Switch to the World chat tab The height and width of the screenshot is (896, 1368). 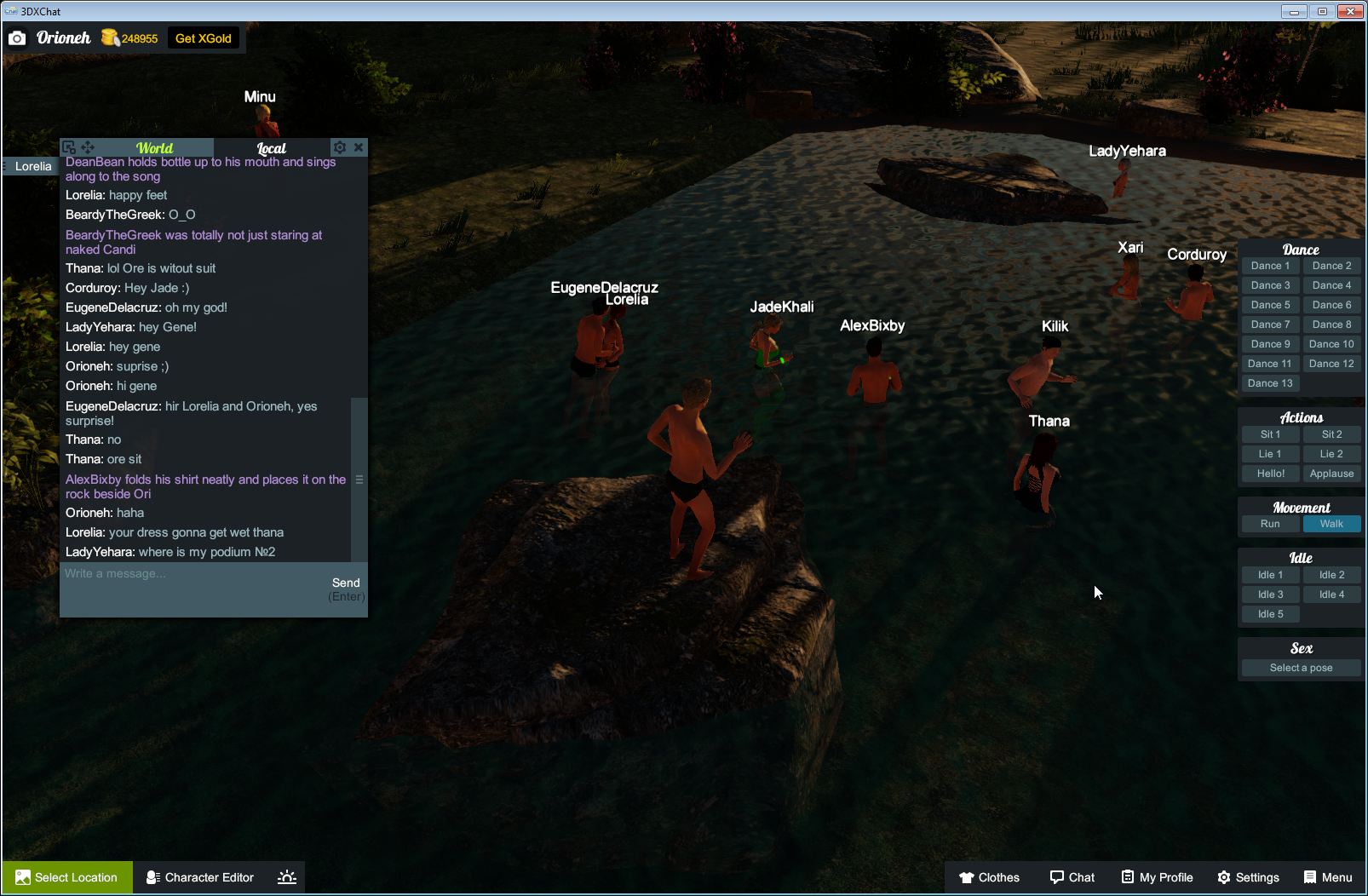click(x=156, y=147)
